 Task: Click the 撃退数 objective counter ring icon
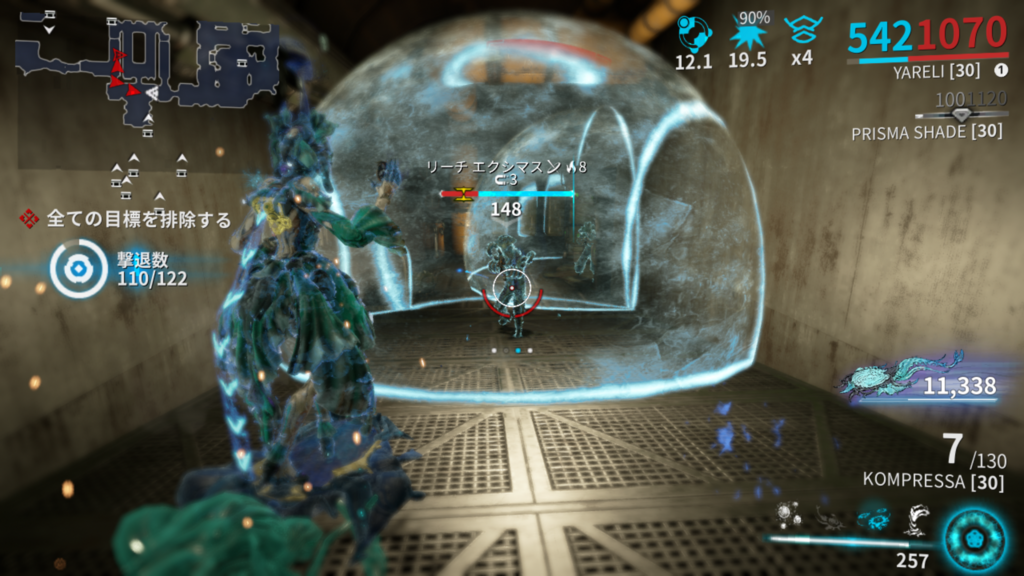click(78, 270)
